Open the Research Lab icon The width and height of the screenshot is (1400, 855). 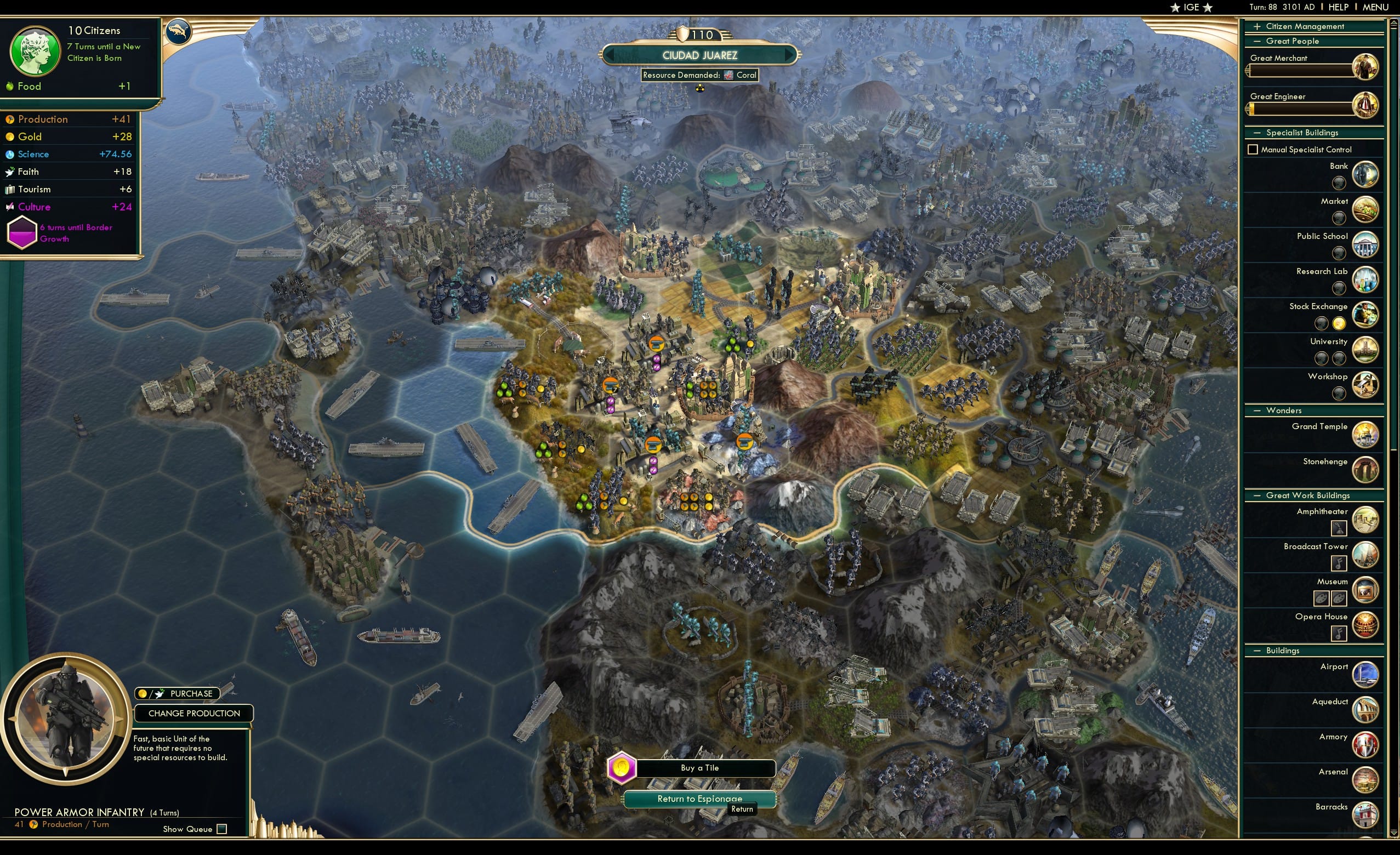pyautogui.click(x=1365, y=280)
